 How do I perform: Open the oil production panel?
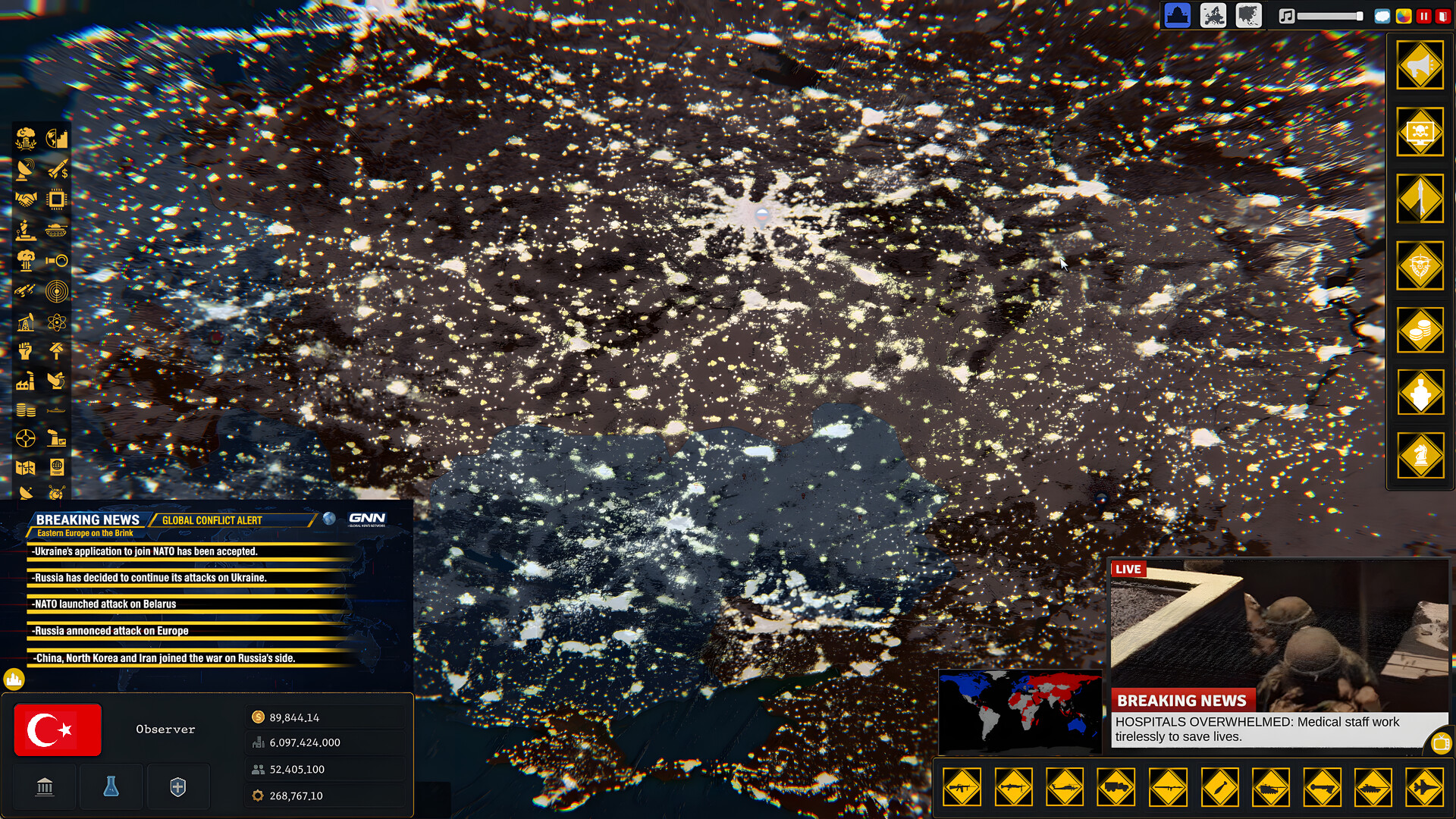24,322
